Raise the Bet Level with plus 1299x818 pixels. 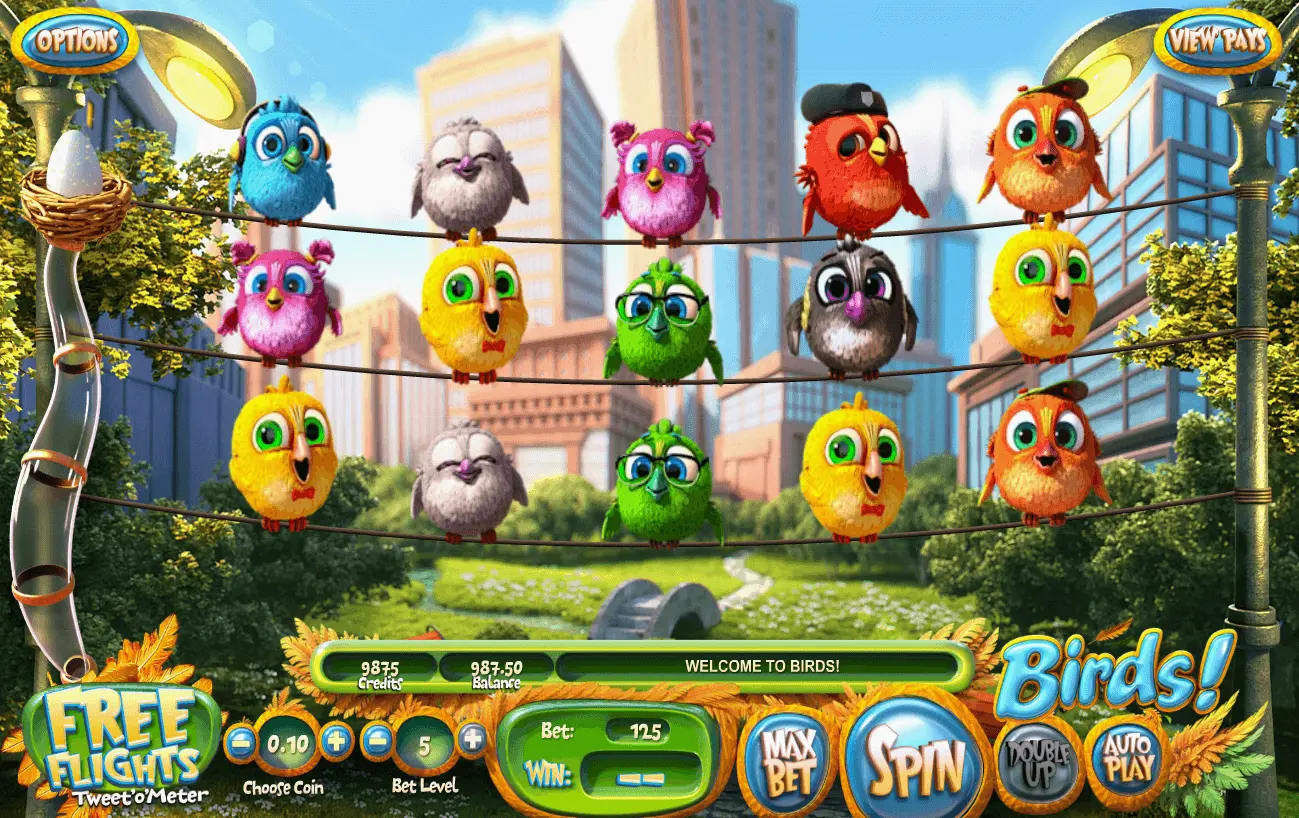pyautogui.click(x=472, y=740)
